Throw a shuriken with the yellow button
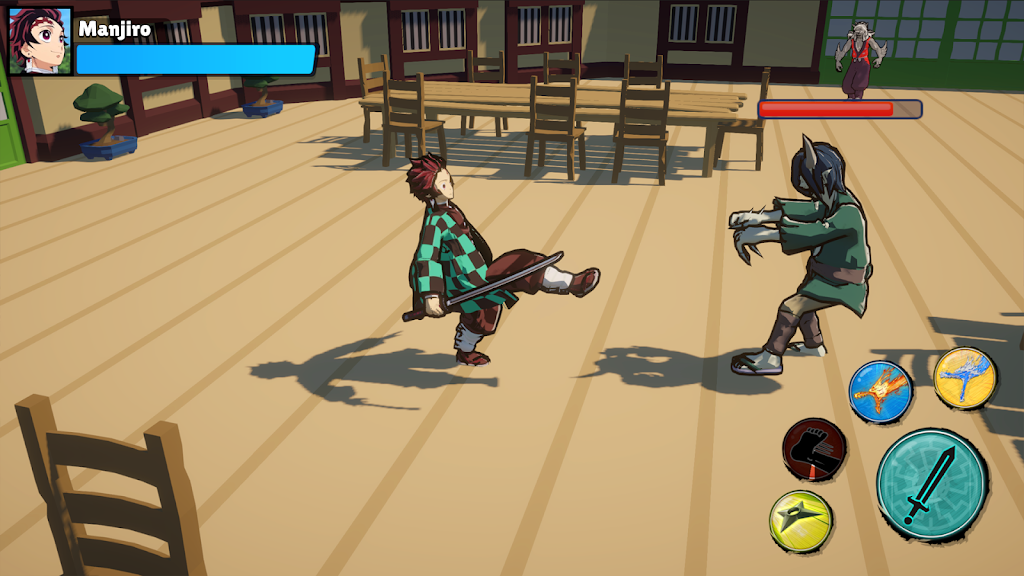The image size is (1024, 576). [801, 520]
